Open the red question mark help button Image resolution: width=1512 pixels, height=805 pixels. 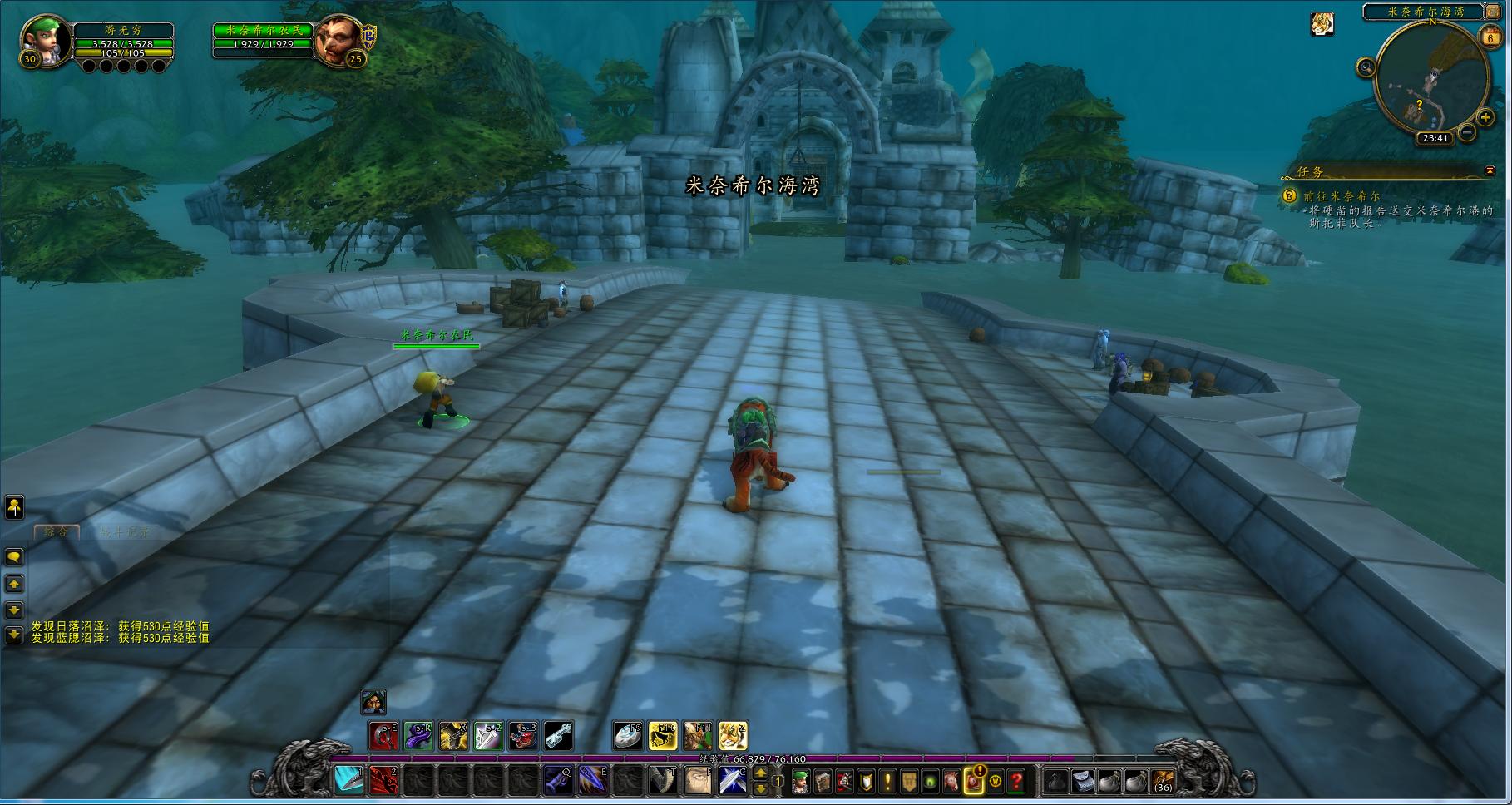click(1016, 781)
